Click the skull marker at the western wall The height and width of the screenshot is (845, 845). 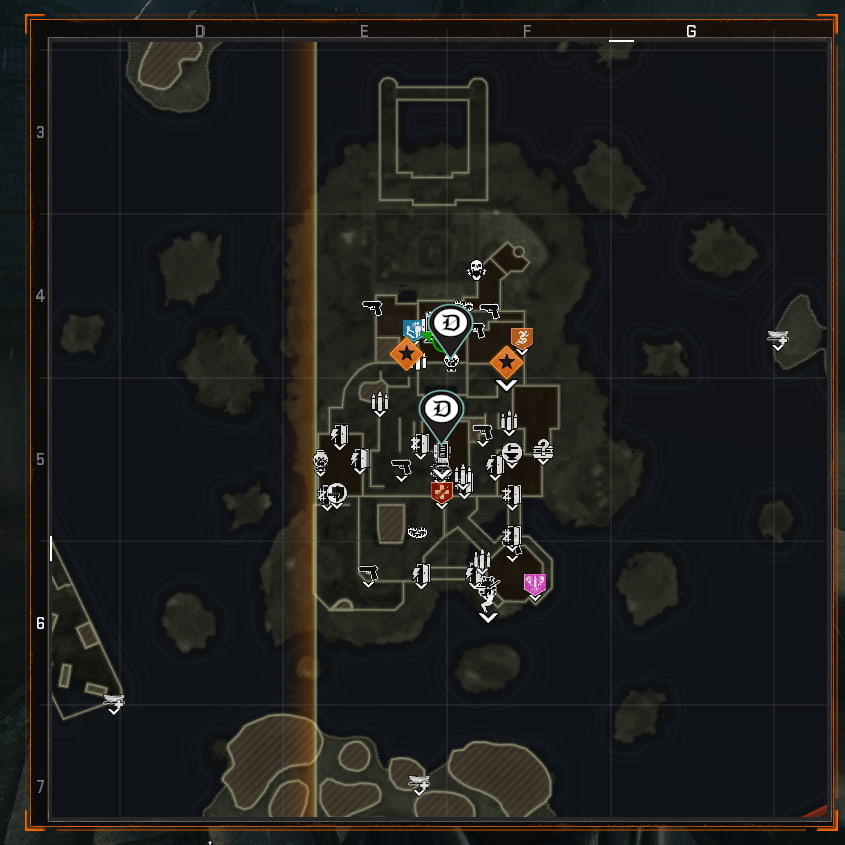[x=321, y=461]
